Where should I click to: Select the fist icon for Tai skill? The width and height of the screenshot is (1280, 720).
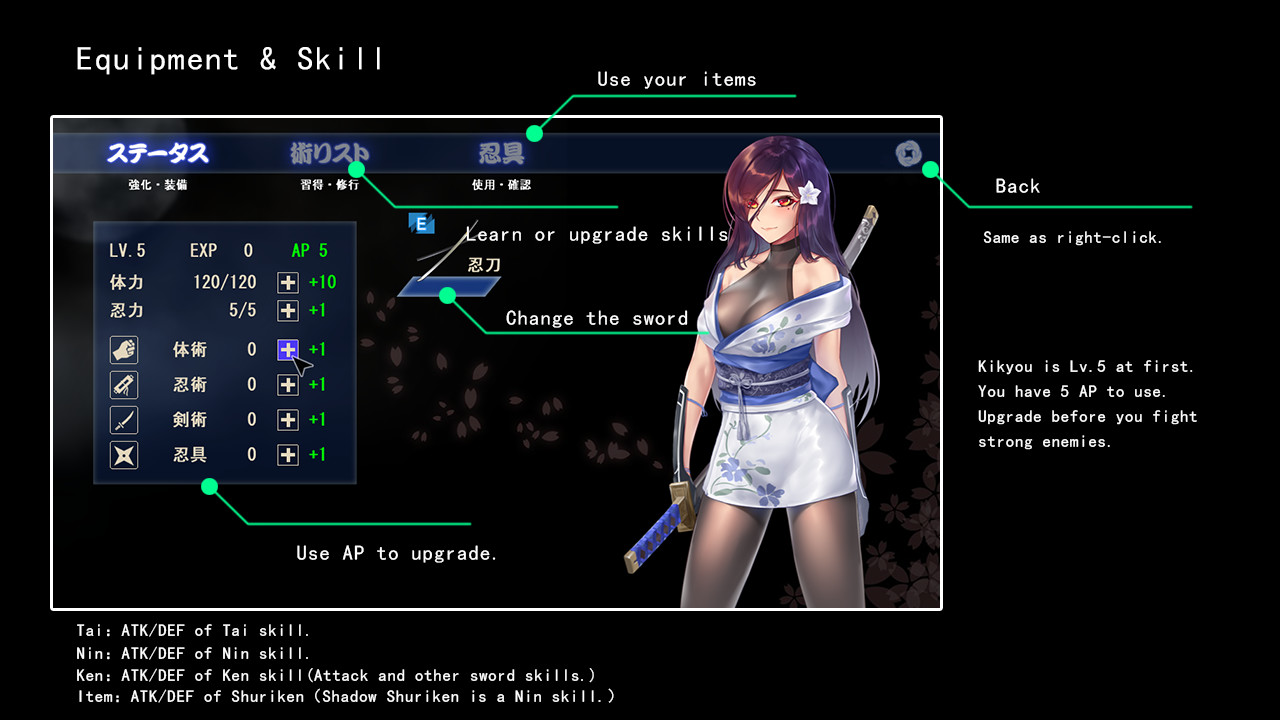click(123, 349)
